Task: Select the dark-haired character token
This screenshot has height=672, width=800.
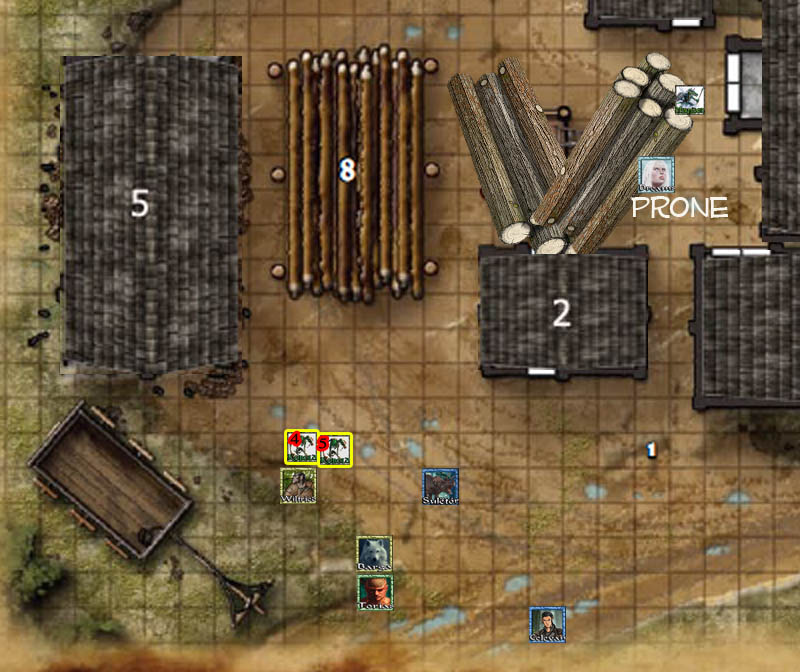Action: click(548, 624)
